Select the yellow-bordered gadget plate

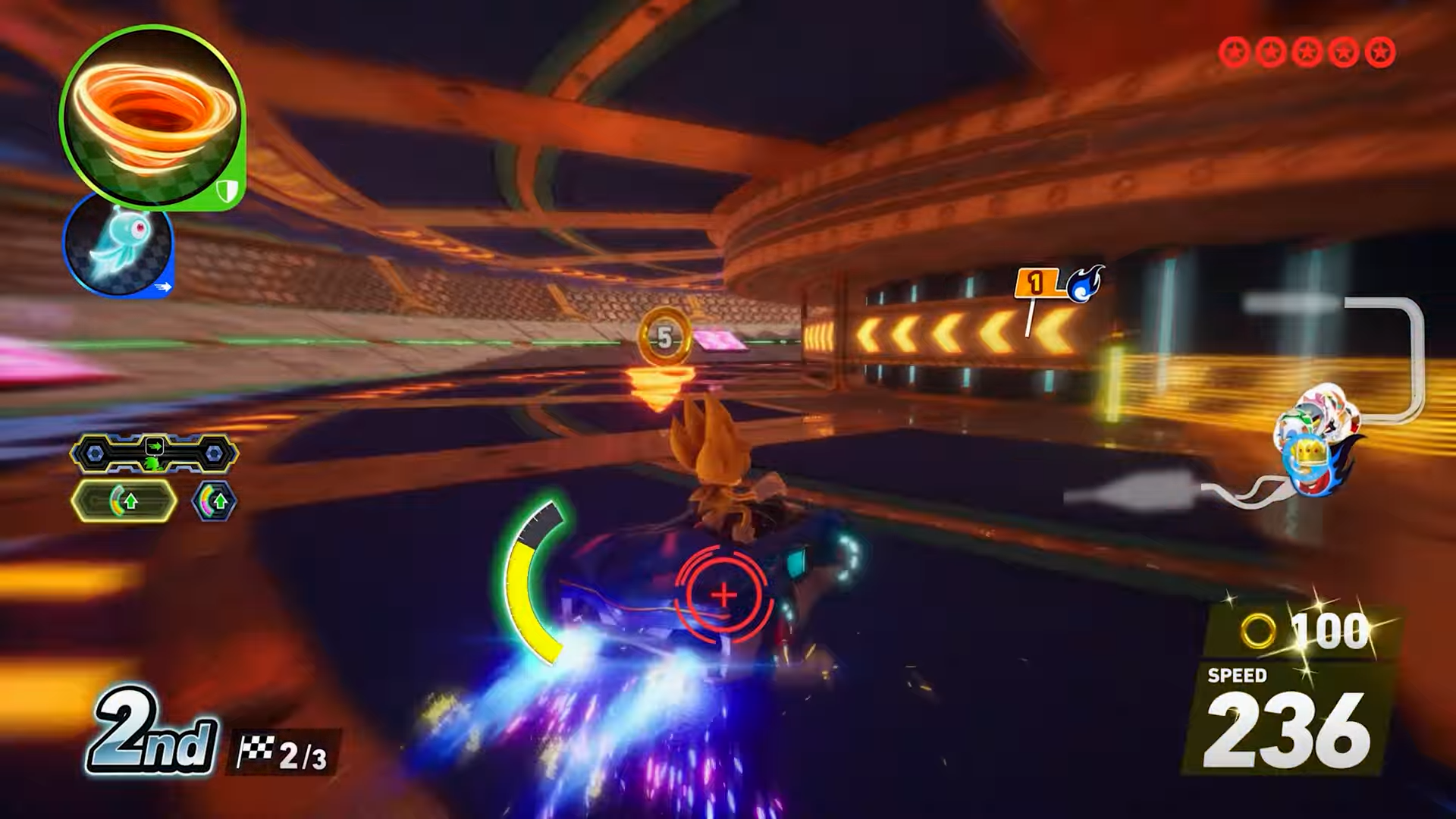124,501
